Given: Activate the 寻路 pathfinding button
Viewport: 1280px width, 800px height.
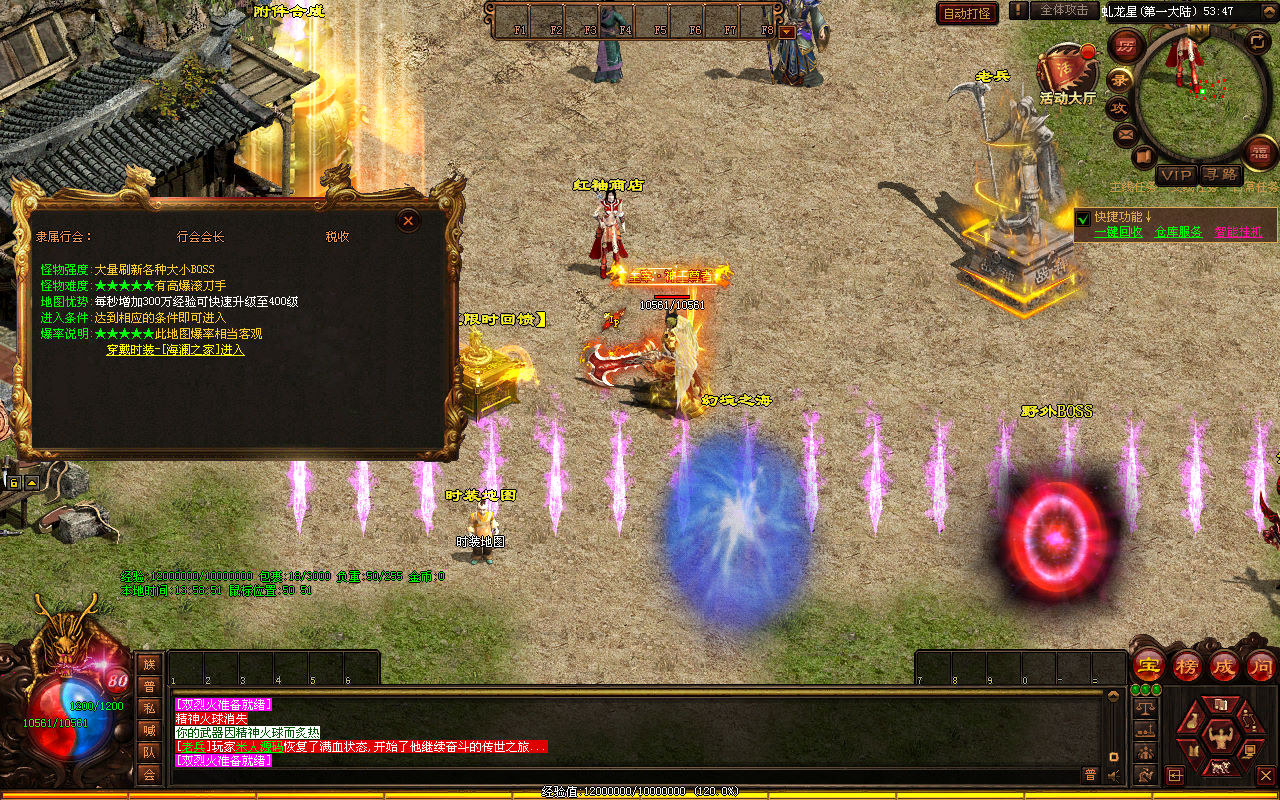Looking at the screenshot, I should [x=1219, y=175].
